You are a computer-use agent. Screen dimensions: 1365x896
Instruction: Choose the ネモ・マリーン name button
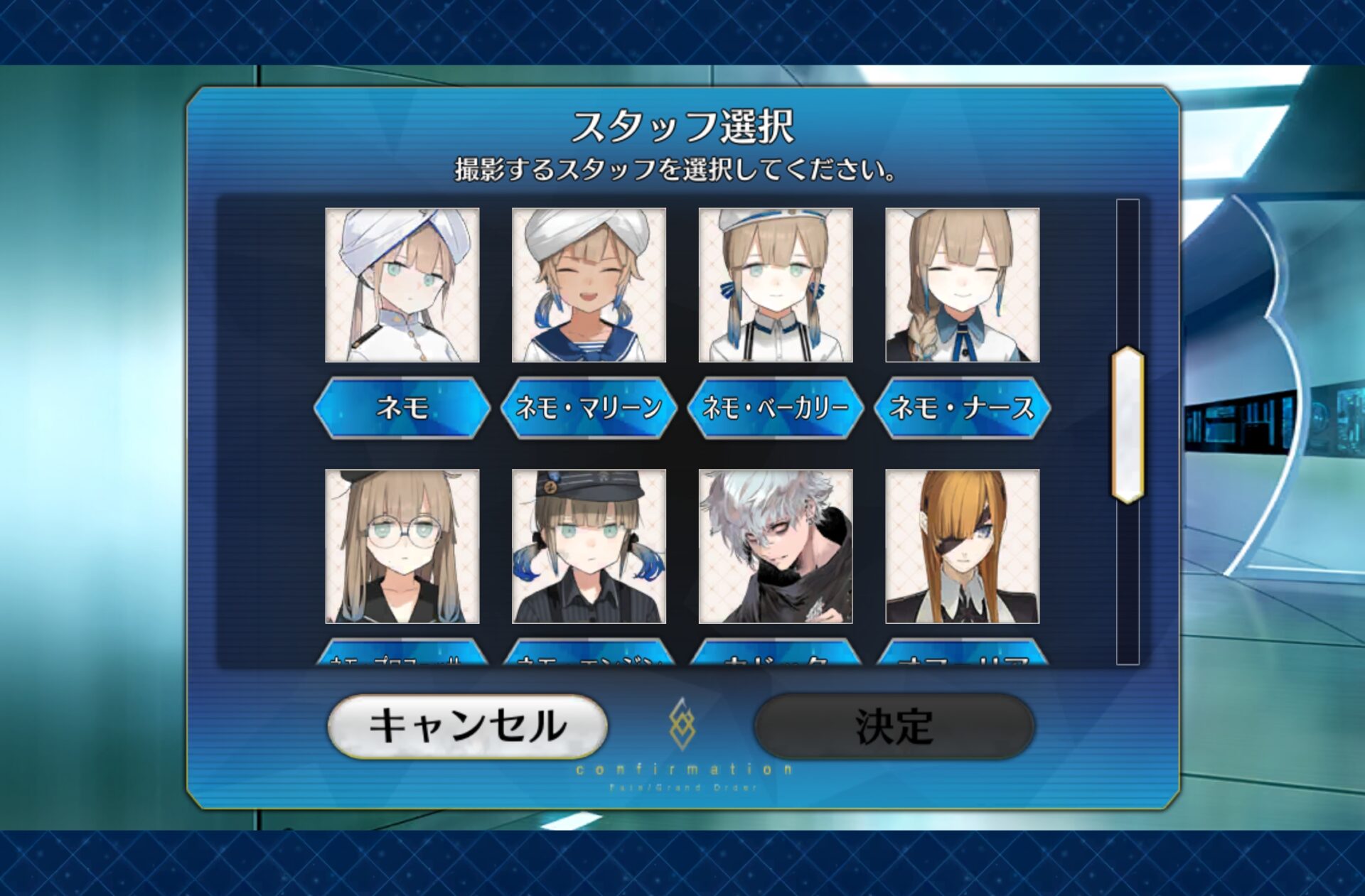pos(589,408)
